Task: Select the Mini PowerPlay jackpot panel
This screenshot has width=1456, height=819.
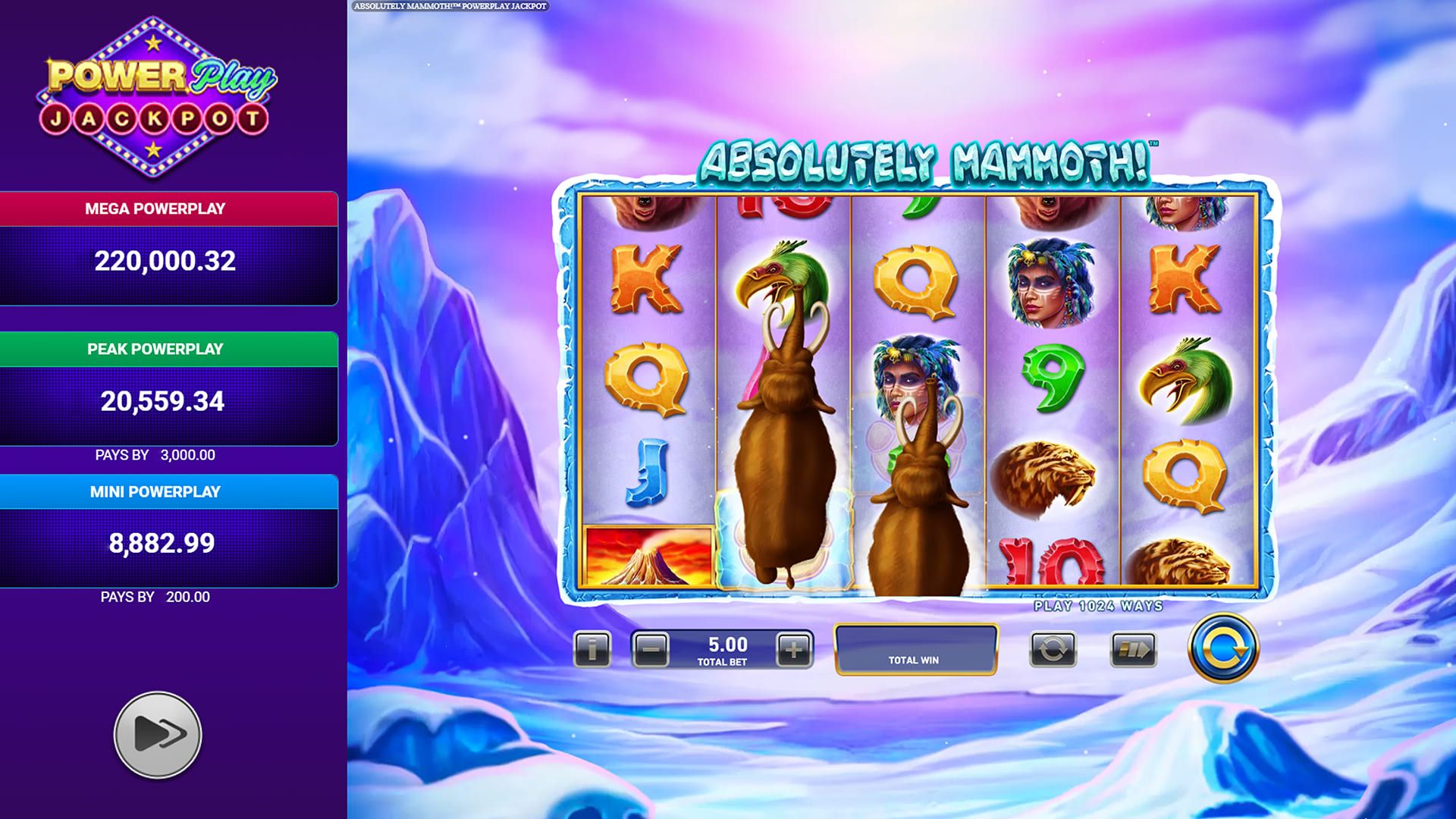Action: pyautogui.click(x=168, y=531)
